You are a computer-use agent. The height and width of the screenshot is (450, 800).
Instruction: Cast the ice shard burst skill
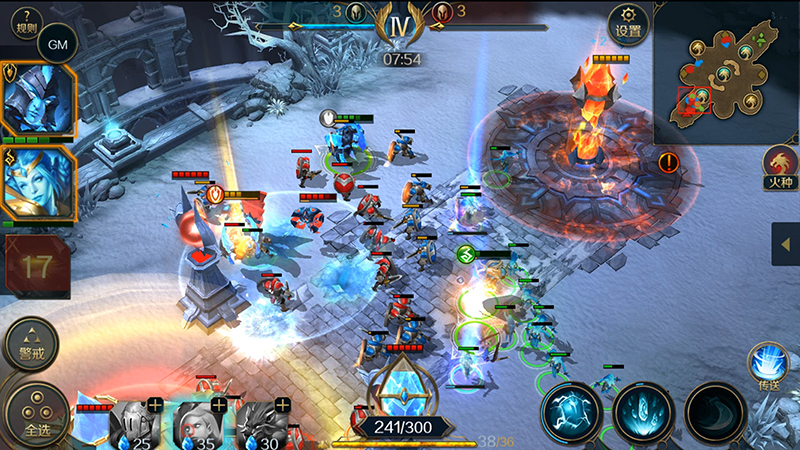tap(643, 412)
